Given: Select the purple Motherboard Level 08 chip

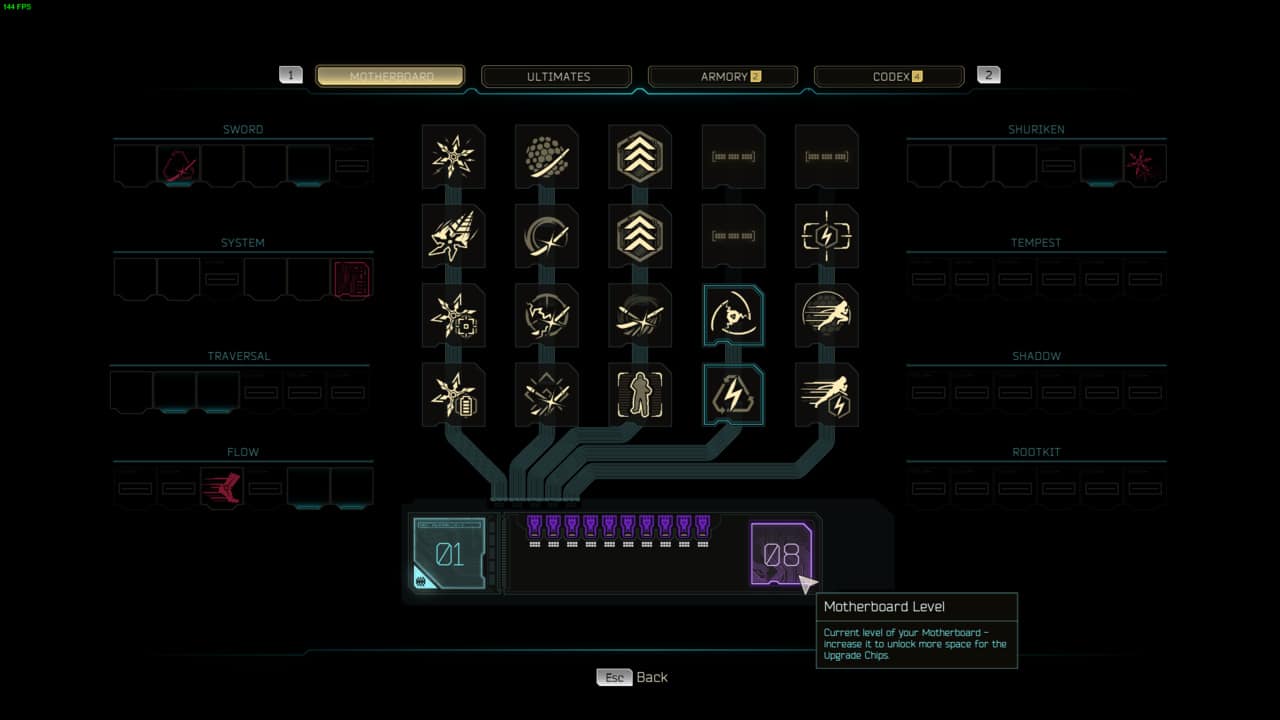Looking at the screenshot, I should (x=780, y=554).
